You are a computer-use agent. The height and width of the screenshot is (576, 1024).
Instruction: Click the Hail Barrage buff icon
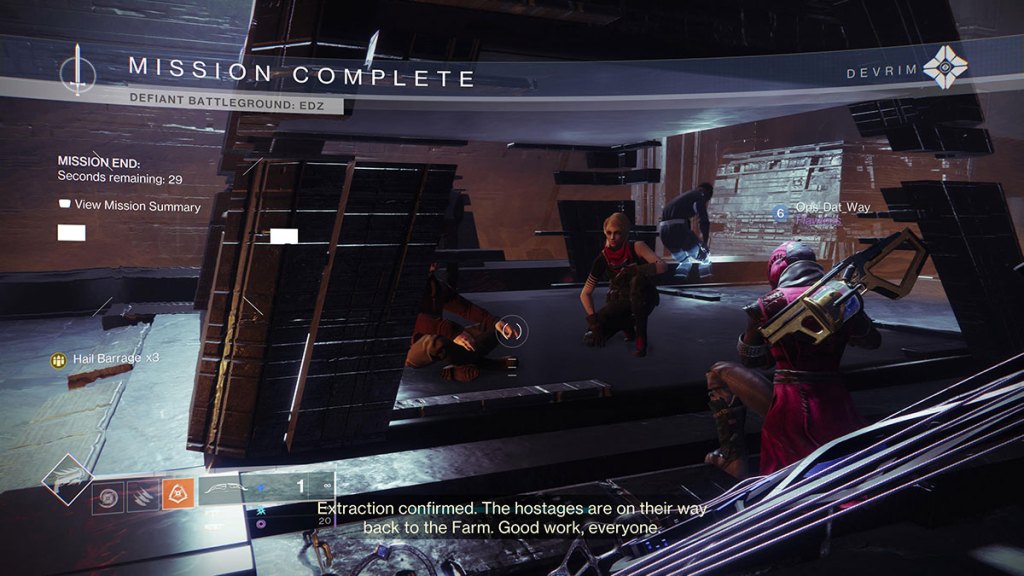59,357
